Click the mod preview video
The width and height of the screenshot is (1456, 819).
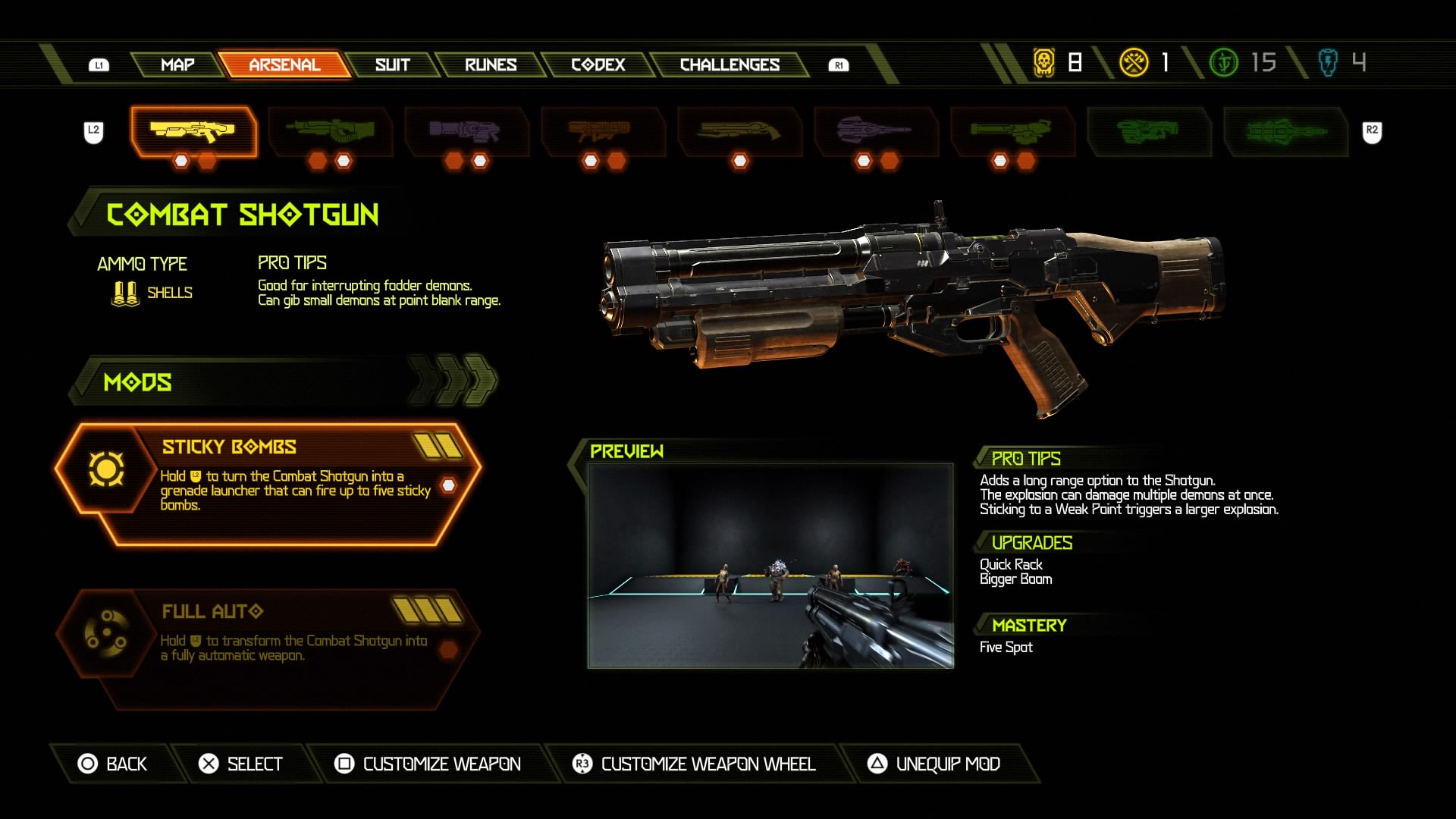pyautogui.click(x=770, y=566)
